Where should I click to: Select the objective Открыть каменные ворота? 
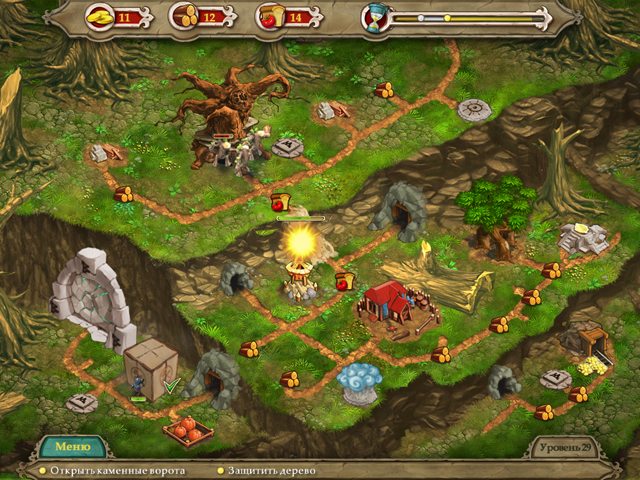(111, 469)
